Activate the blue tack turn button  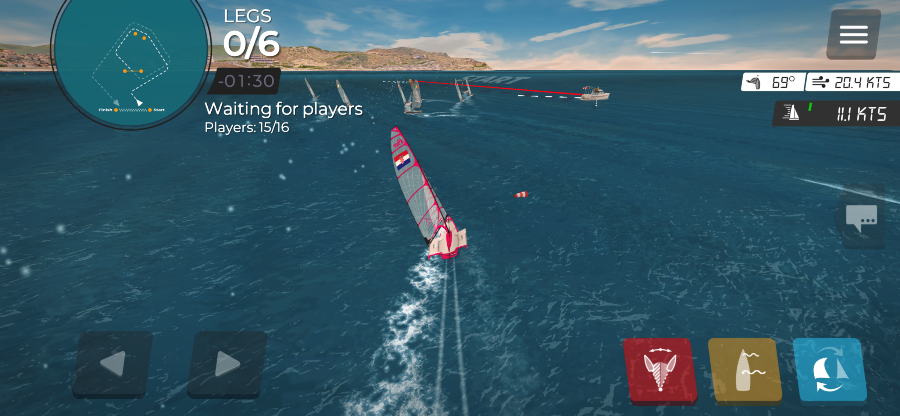pos(829,371)
